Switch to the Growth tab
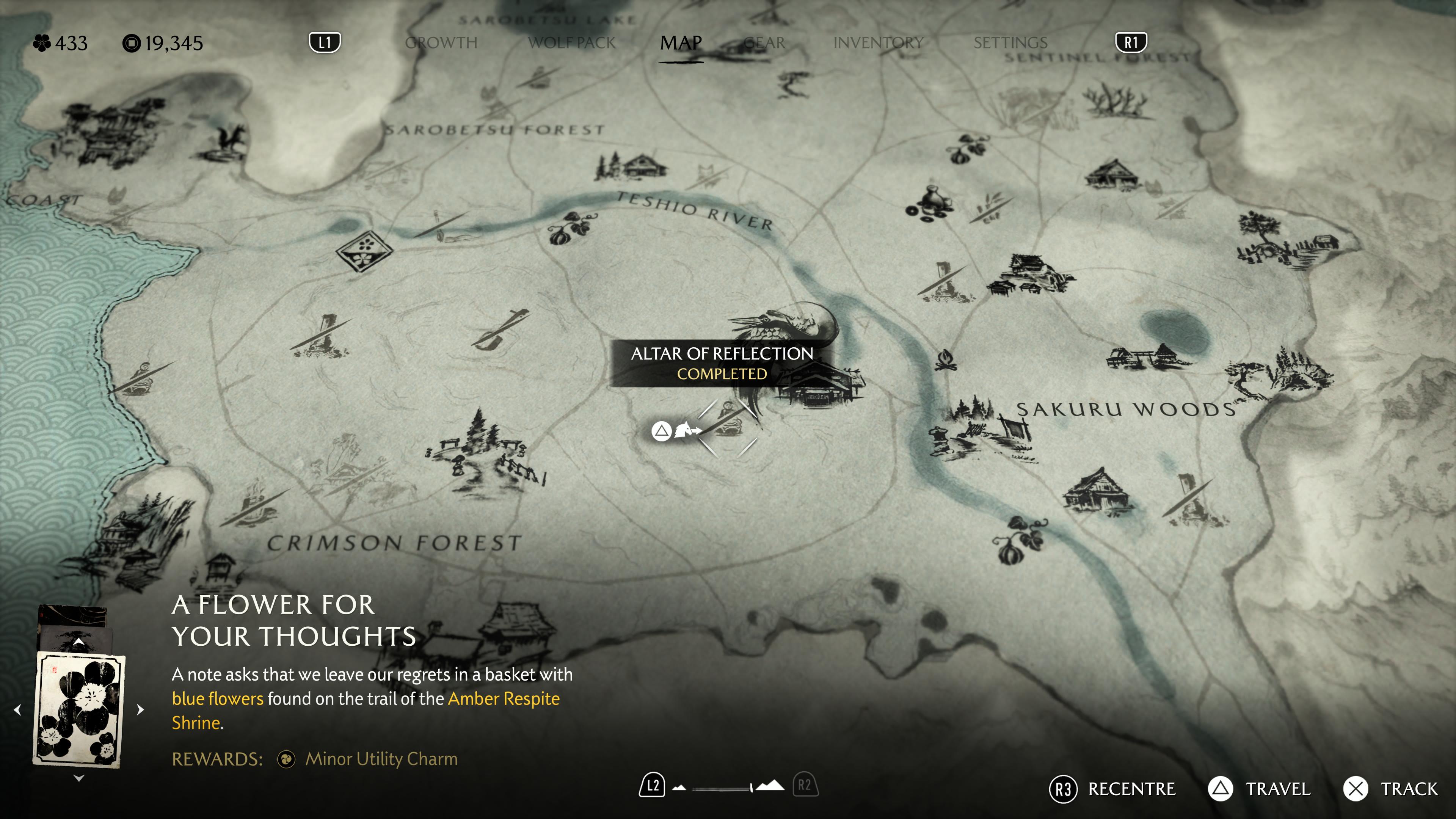Image resolution: width=1456 pixels, height=819 pixels. (441, 43)
